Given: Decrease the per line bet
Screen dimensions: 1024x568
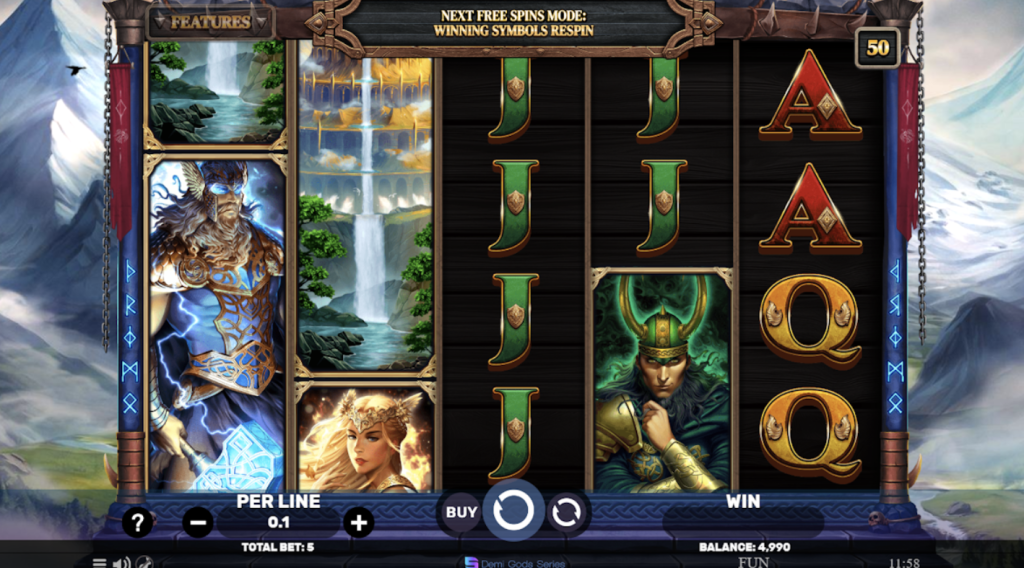Looking at the screenshot, I should pos(198,521).
